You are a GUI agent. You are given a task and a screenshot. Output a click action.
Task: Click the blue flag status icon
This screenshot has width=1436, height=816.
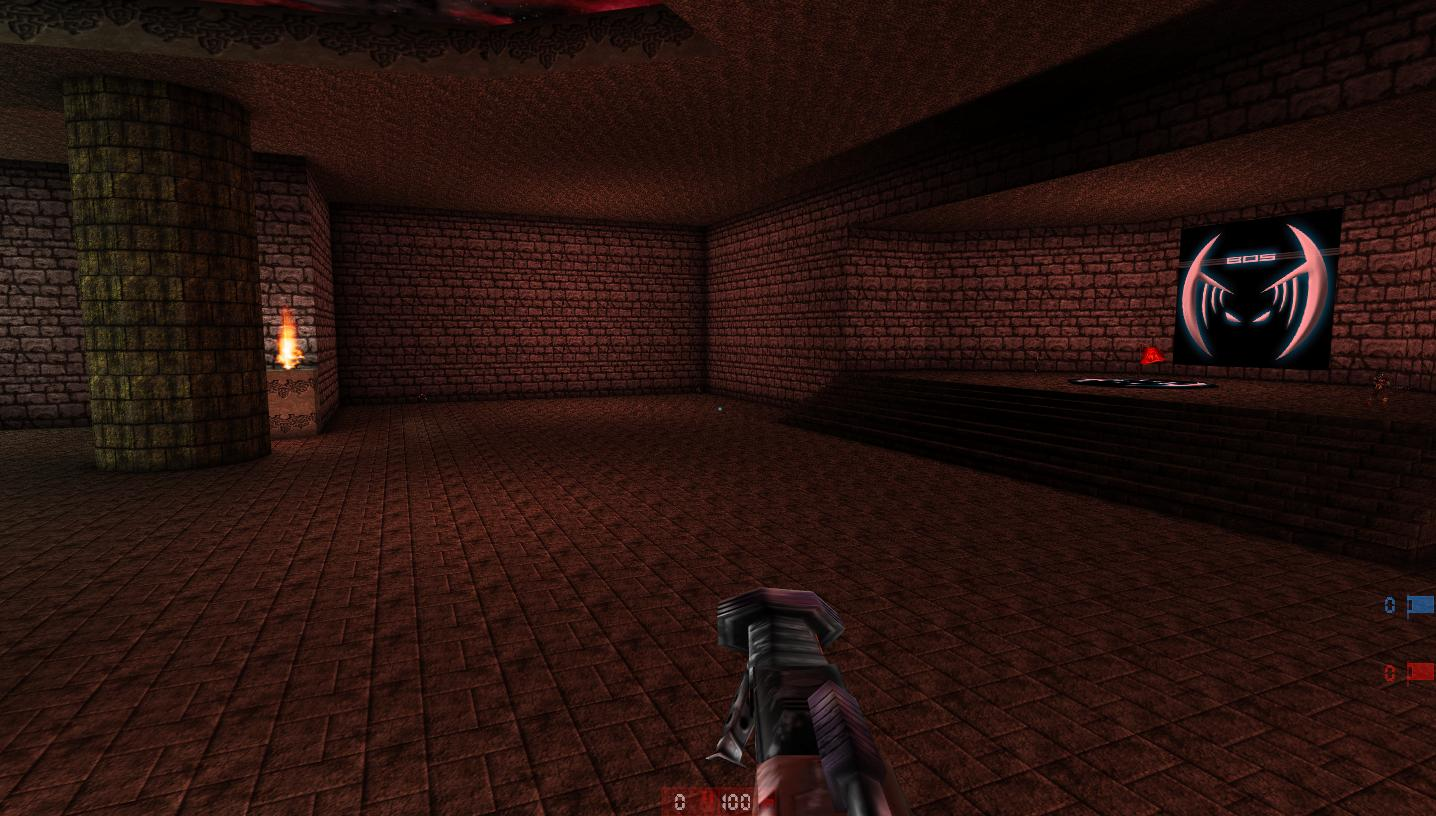1419,605
